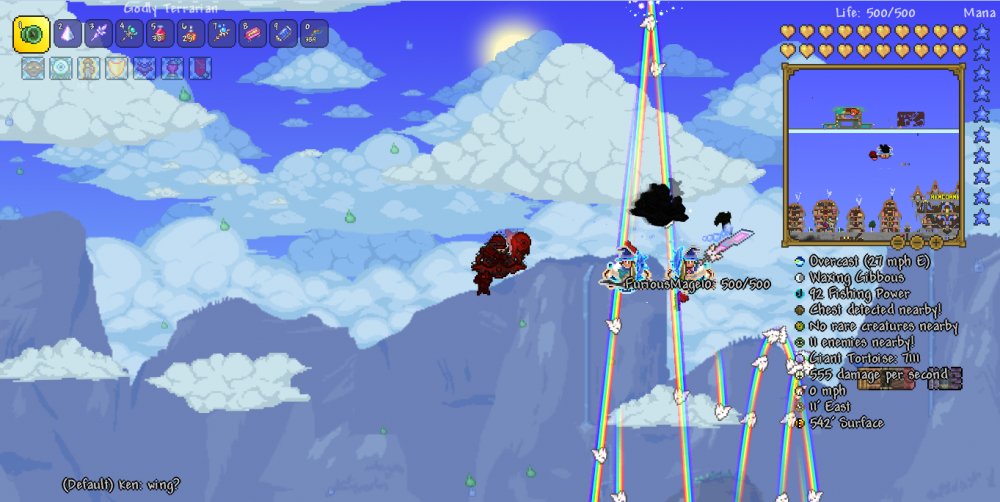Click the purple bat-wing buff icon

tap(144, 69)
